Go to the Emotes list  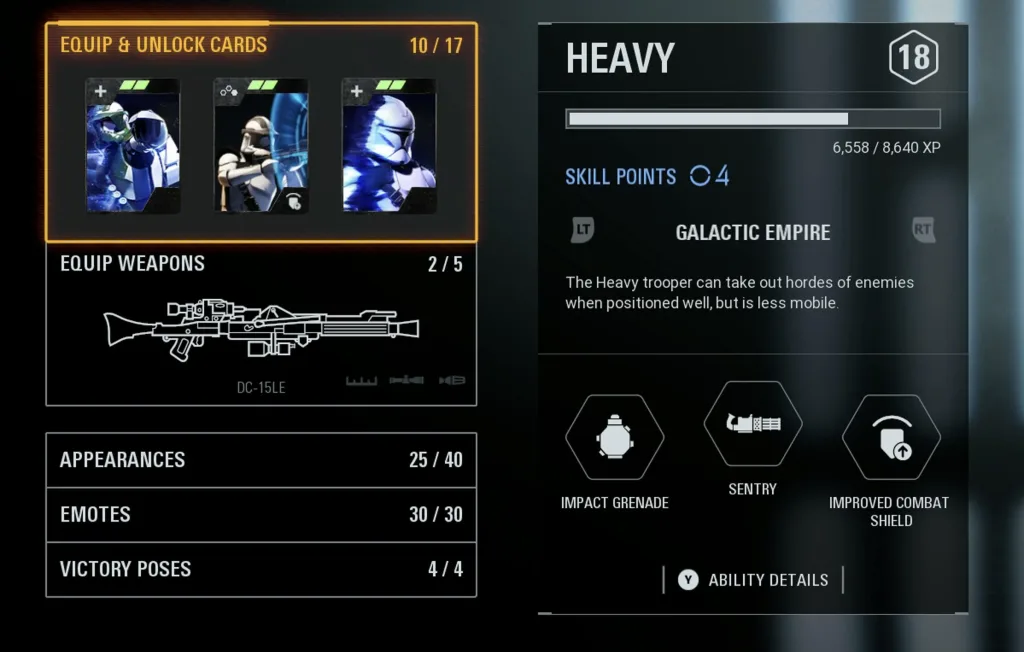click(x=261, y=514)
